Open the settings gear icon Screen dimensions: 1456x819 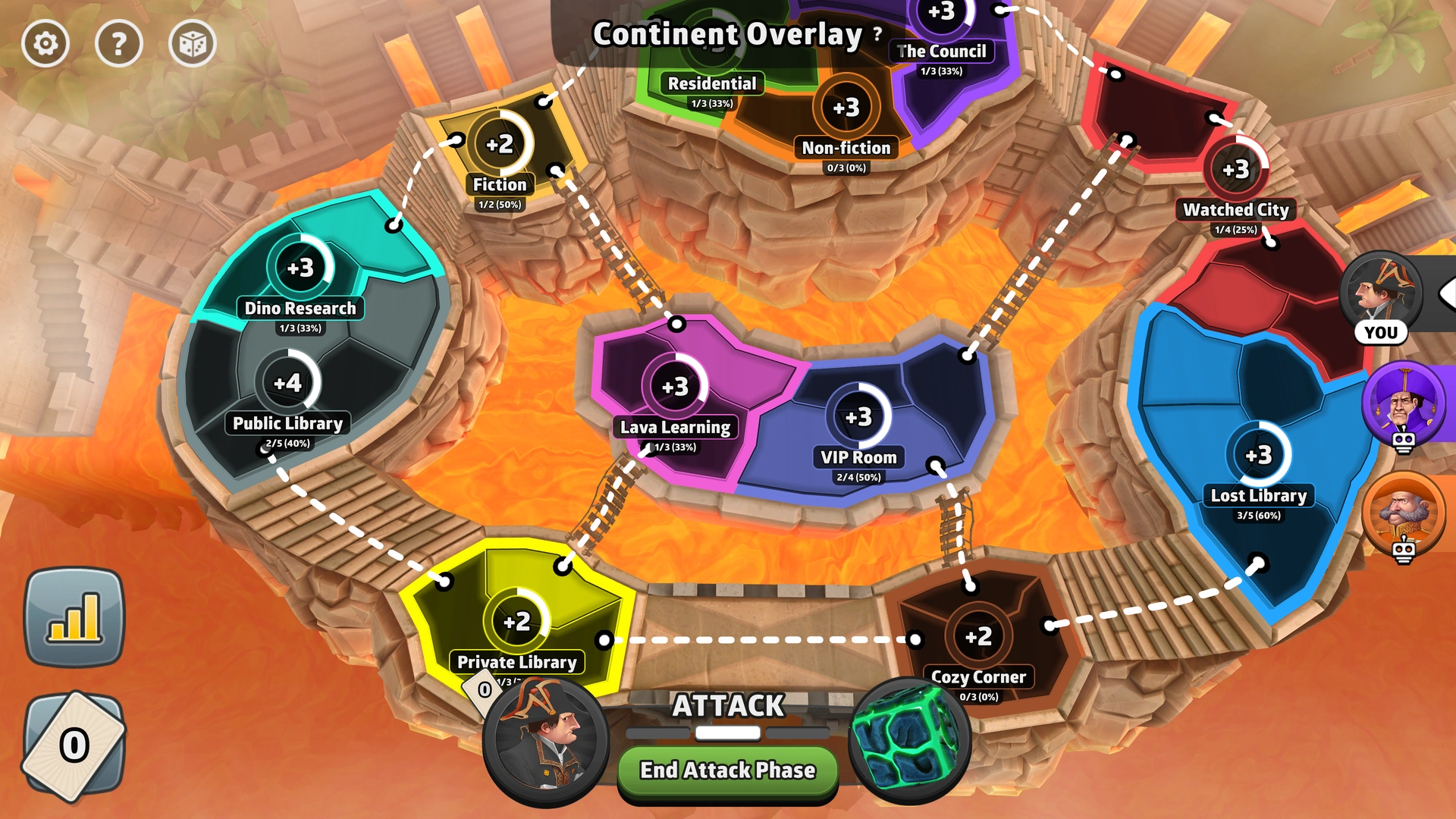pyautogui.click(x=45, y=44)
